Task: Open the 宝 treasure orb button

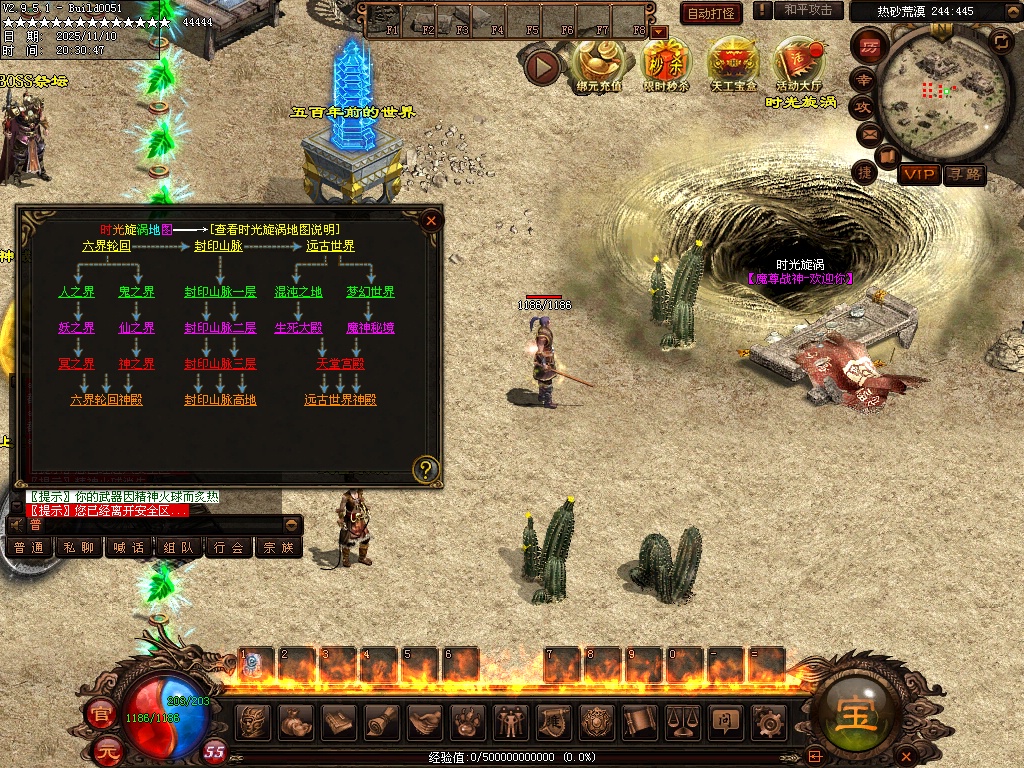Action: coord(857,716)
